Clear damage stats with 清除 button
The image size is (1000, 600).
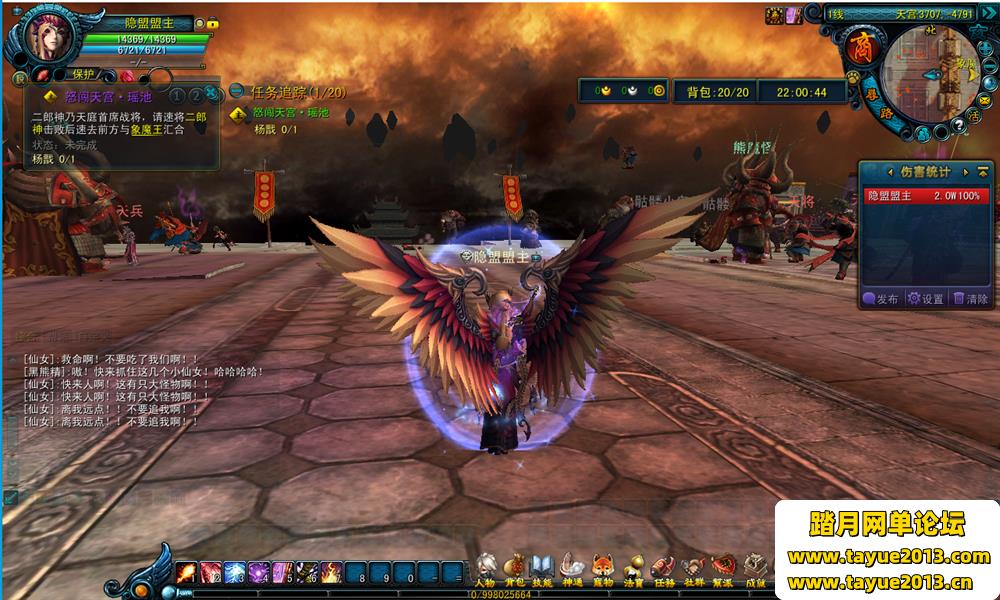click(x=971, y=298)
